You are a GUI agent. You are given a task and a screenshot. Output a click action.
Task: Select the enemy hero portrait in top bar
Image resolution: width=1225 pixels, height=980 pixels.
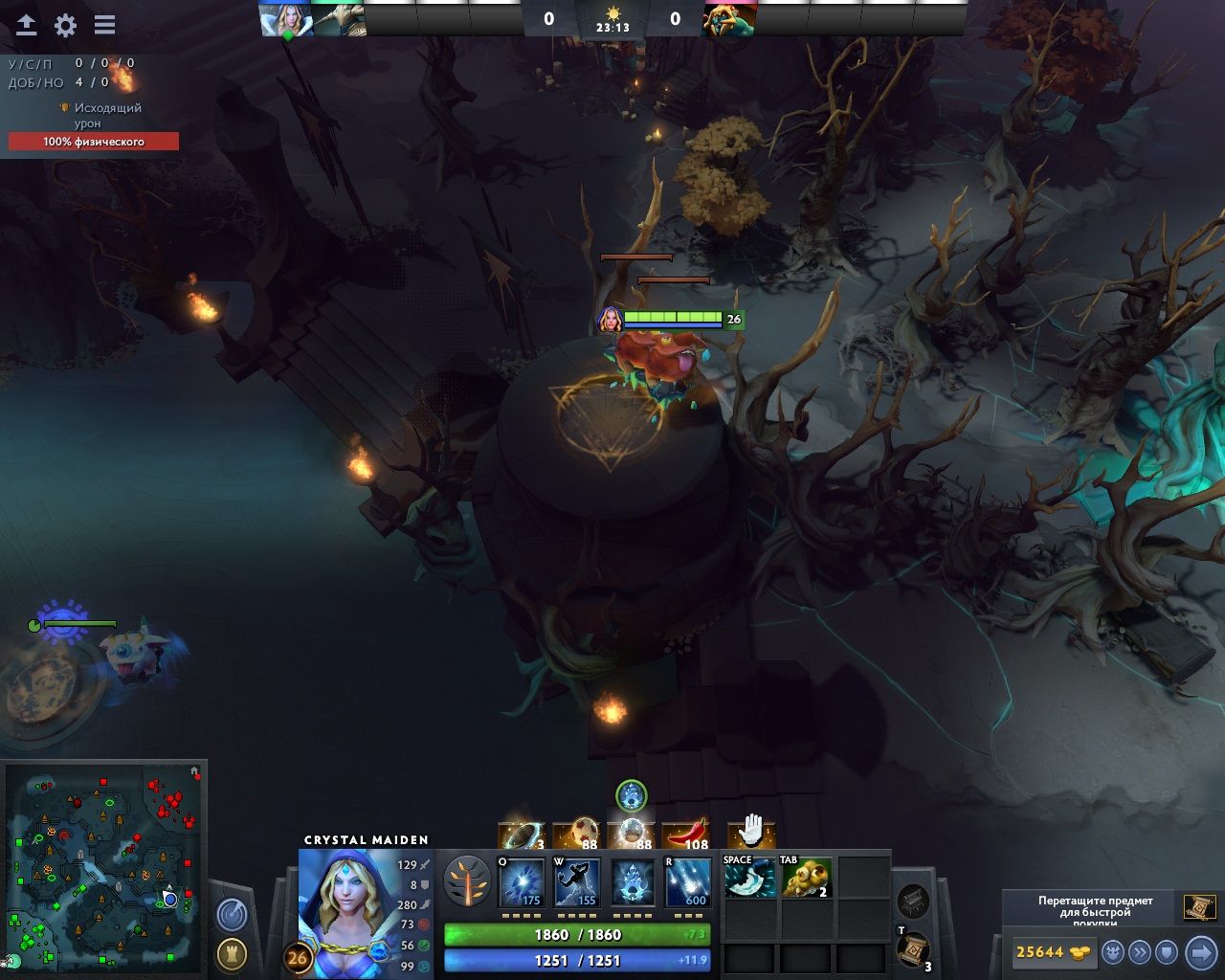click(x=729, y=19)
